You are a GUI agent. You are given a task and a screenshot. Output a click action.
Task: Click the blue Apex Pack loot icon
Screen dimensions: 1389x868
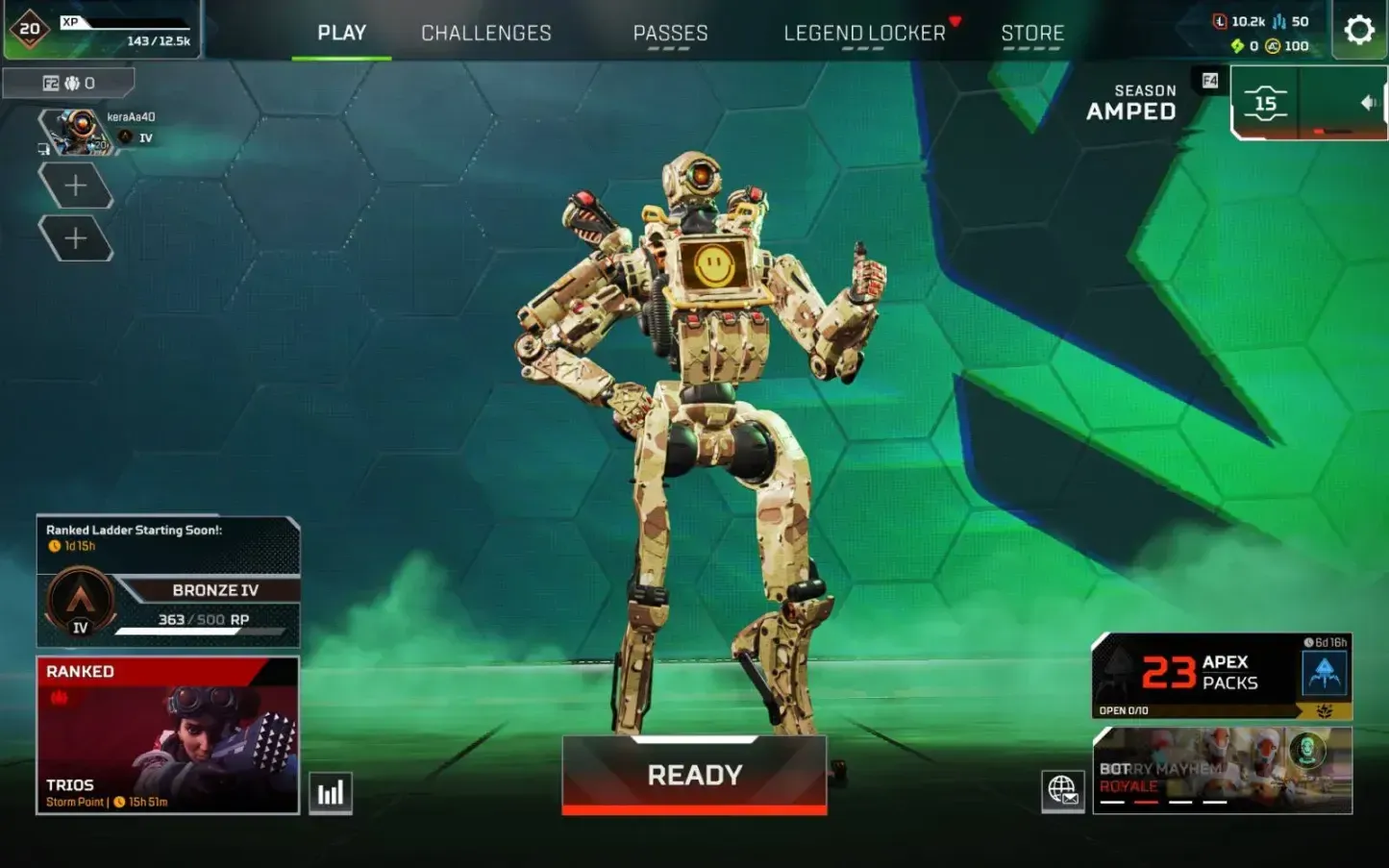(1327, 673)
